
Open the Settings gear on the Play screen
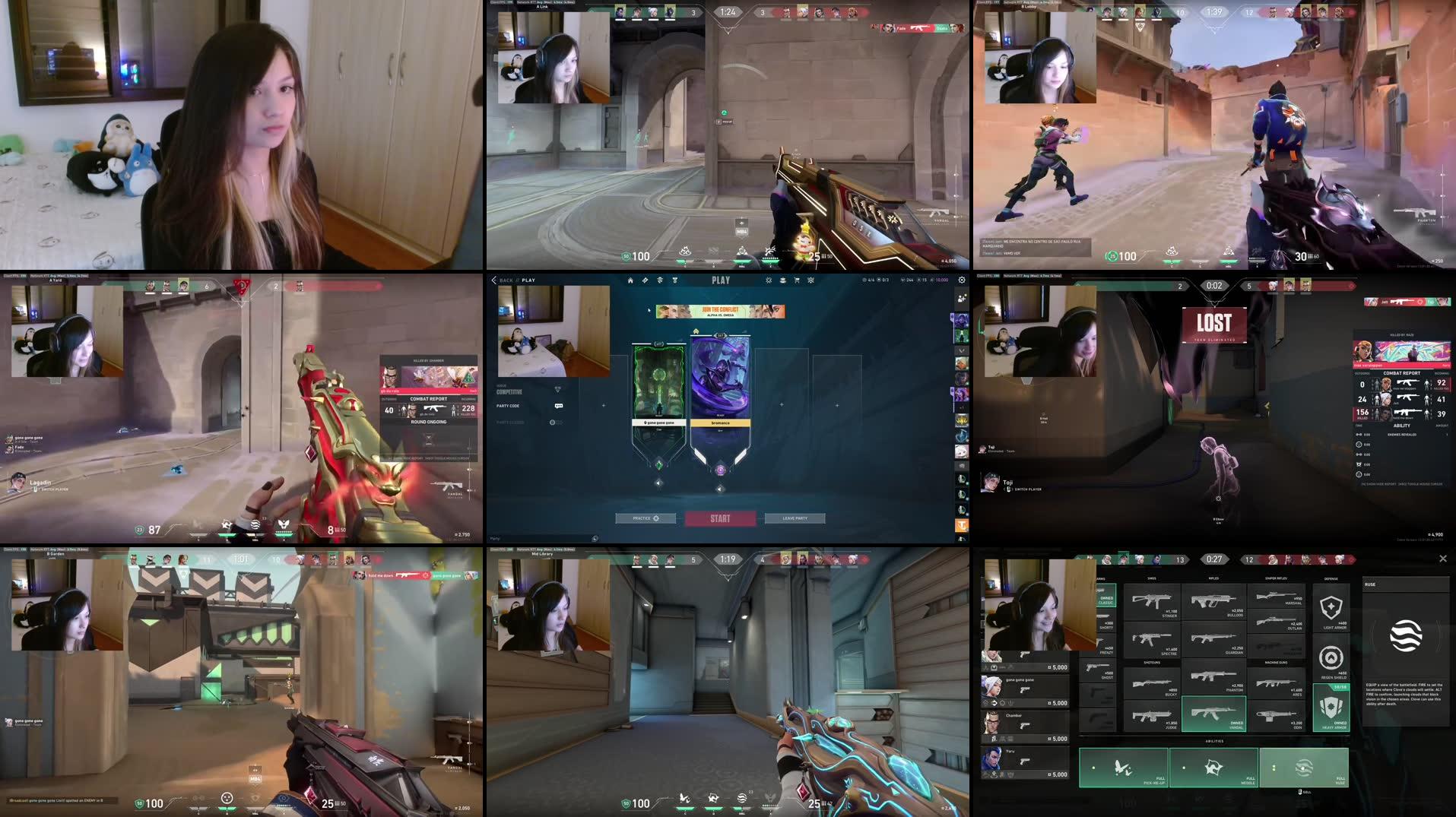click(963, 280)
